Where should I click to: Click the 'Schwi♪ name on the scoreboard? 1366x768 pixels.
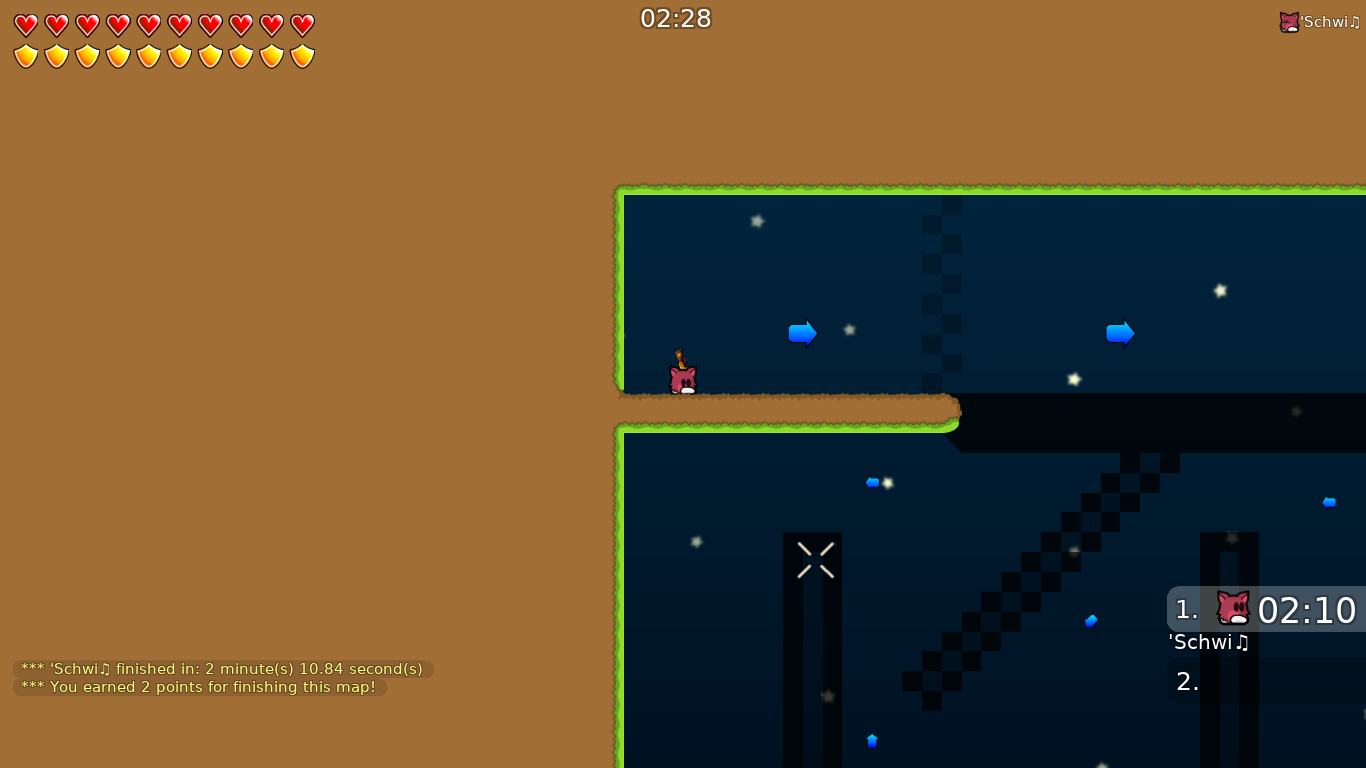click(x=1209, y=643)
